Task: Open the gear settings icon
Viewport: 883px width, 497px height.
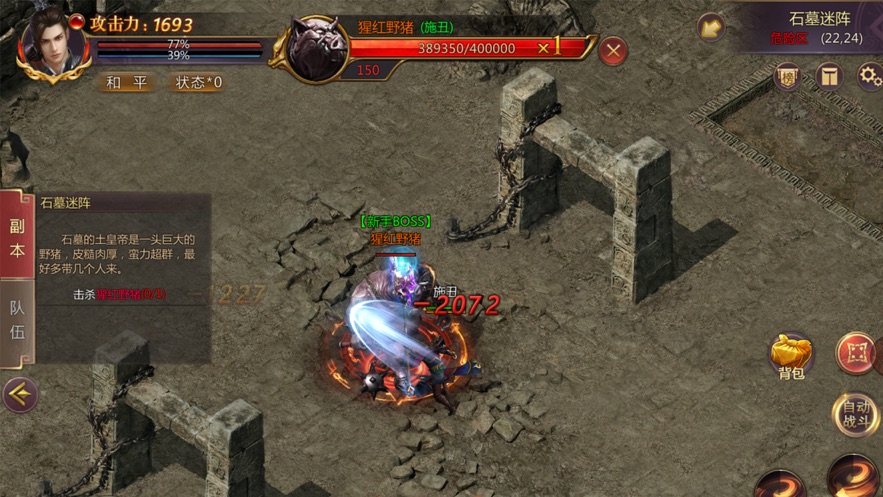Action: (x=868, y=76)
